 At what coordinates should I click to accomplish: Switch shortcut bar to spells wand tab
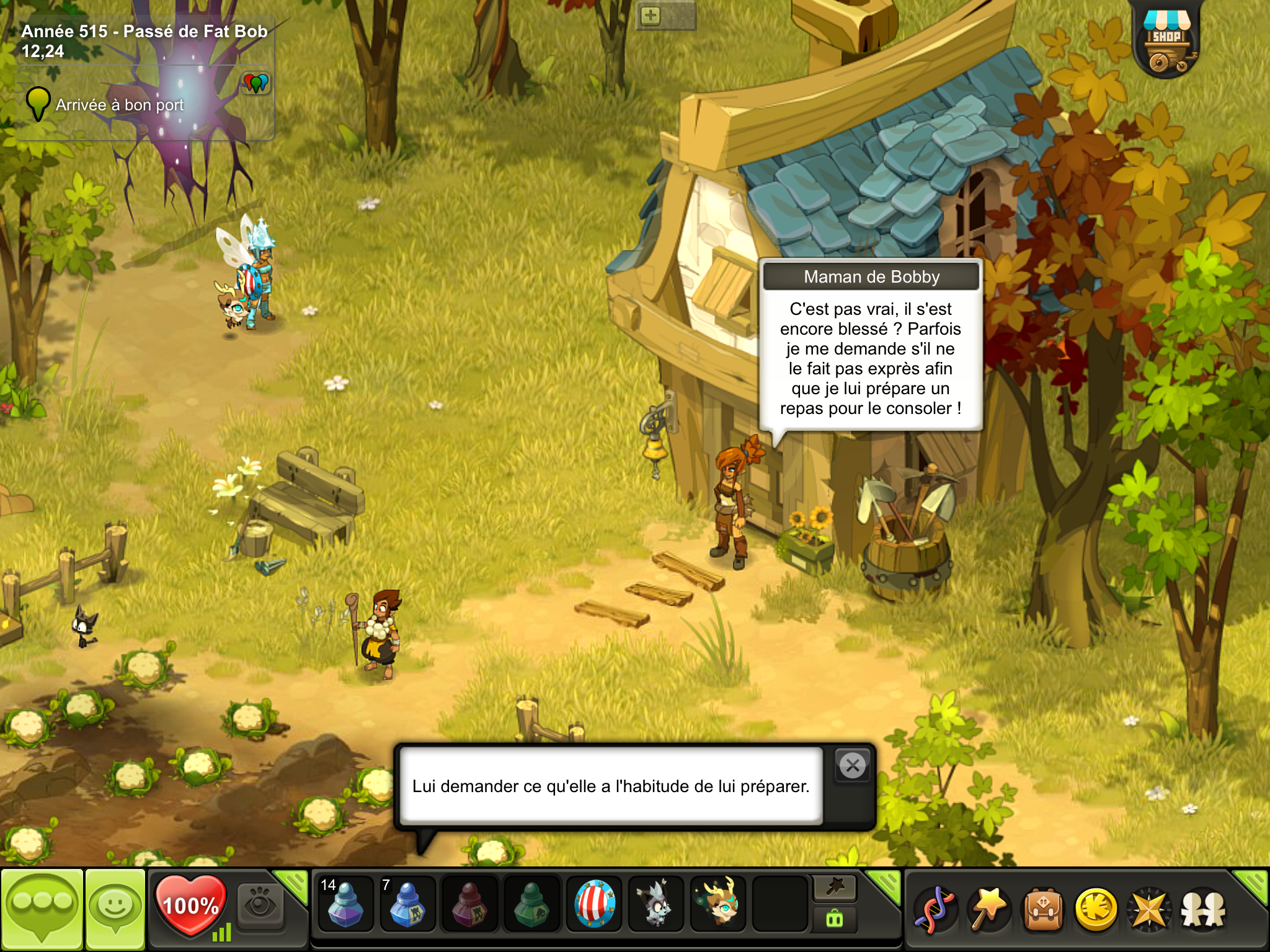(x=835, y=888)
